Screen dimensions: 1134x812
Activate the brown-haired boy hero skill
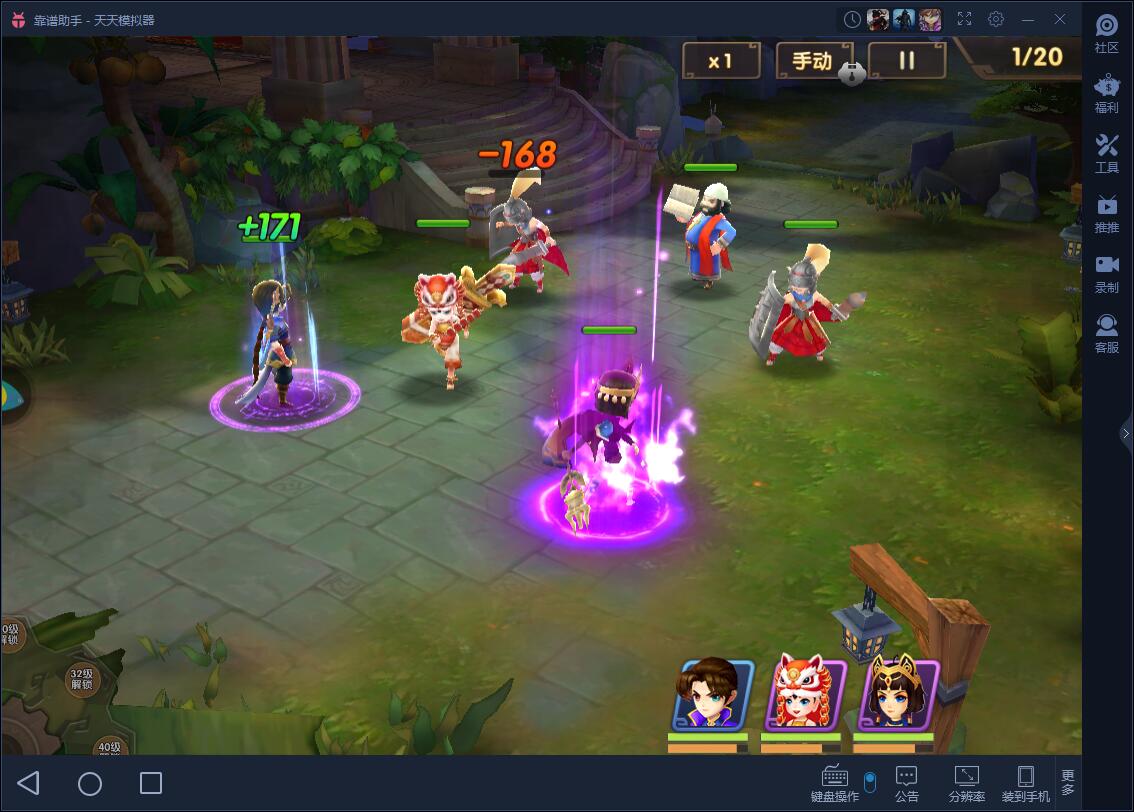click(712, 694)
